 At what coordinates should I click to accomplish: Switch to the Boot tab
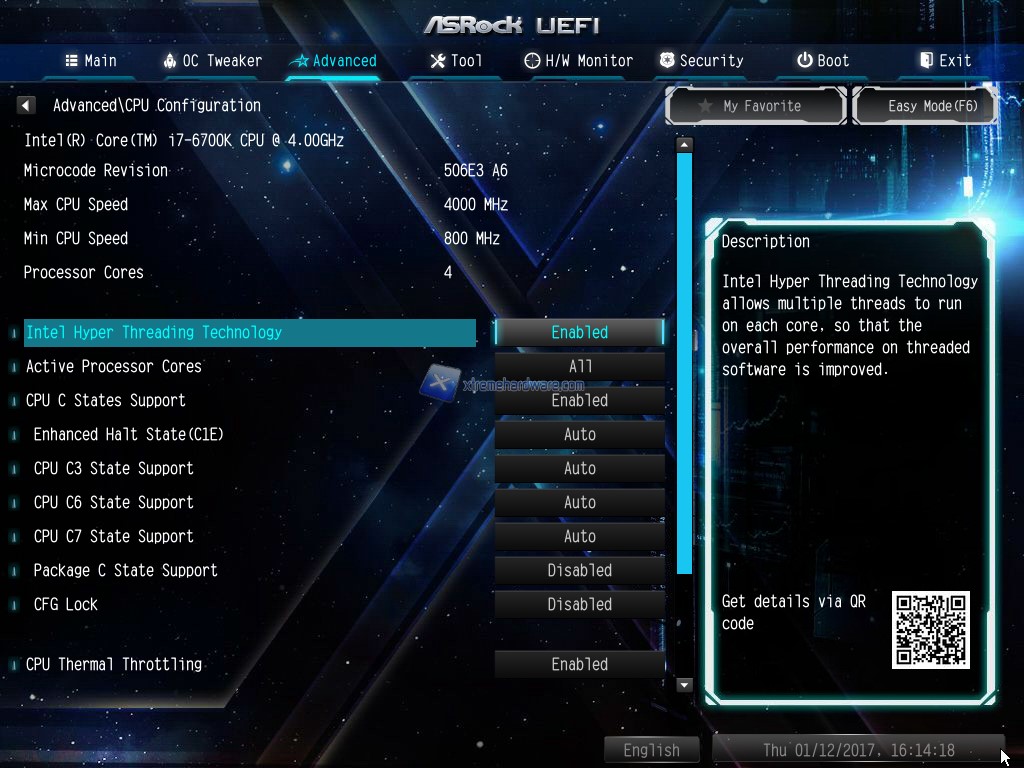point(823,61)
